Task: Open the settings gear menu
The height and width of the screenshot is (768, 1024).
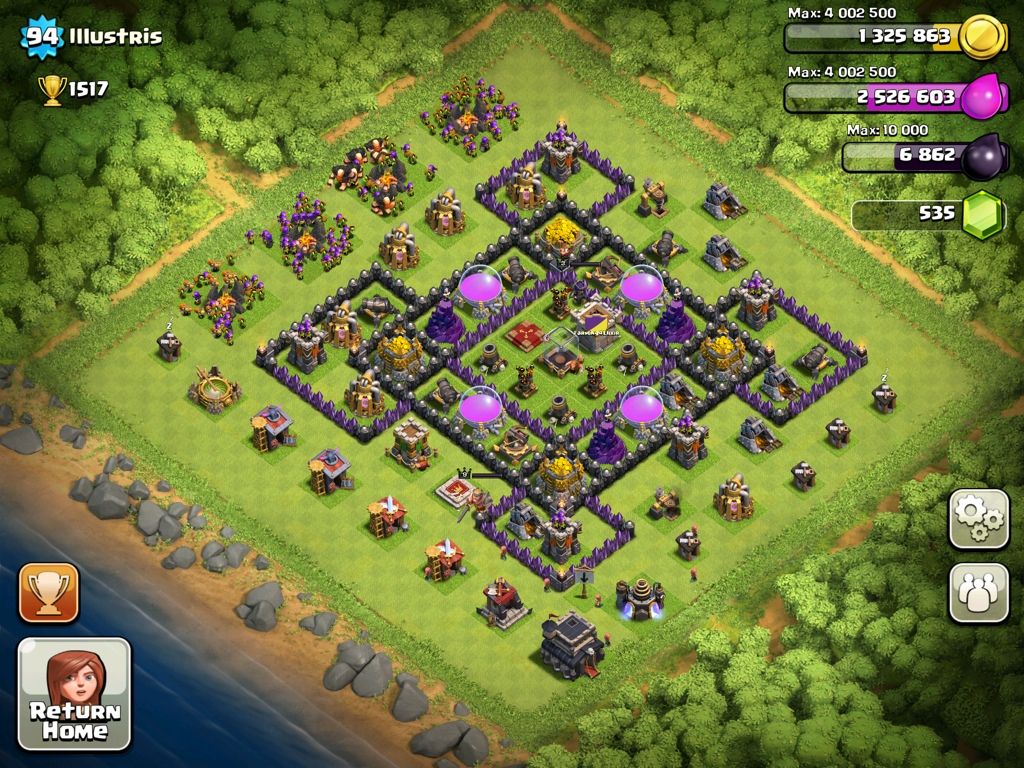Action: pyautogui.click(x=978, y=519)
